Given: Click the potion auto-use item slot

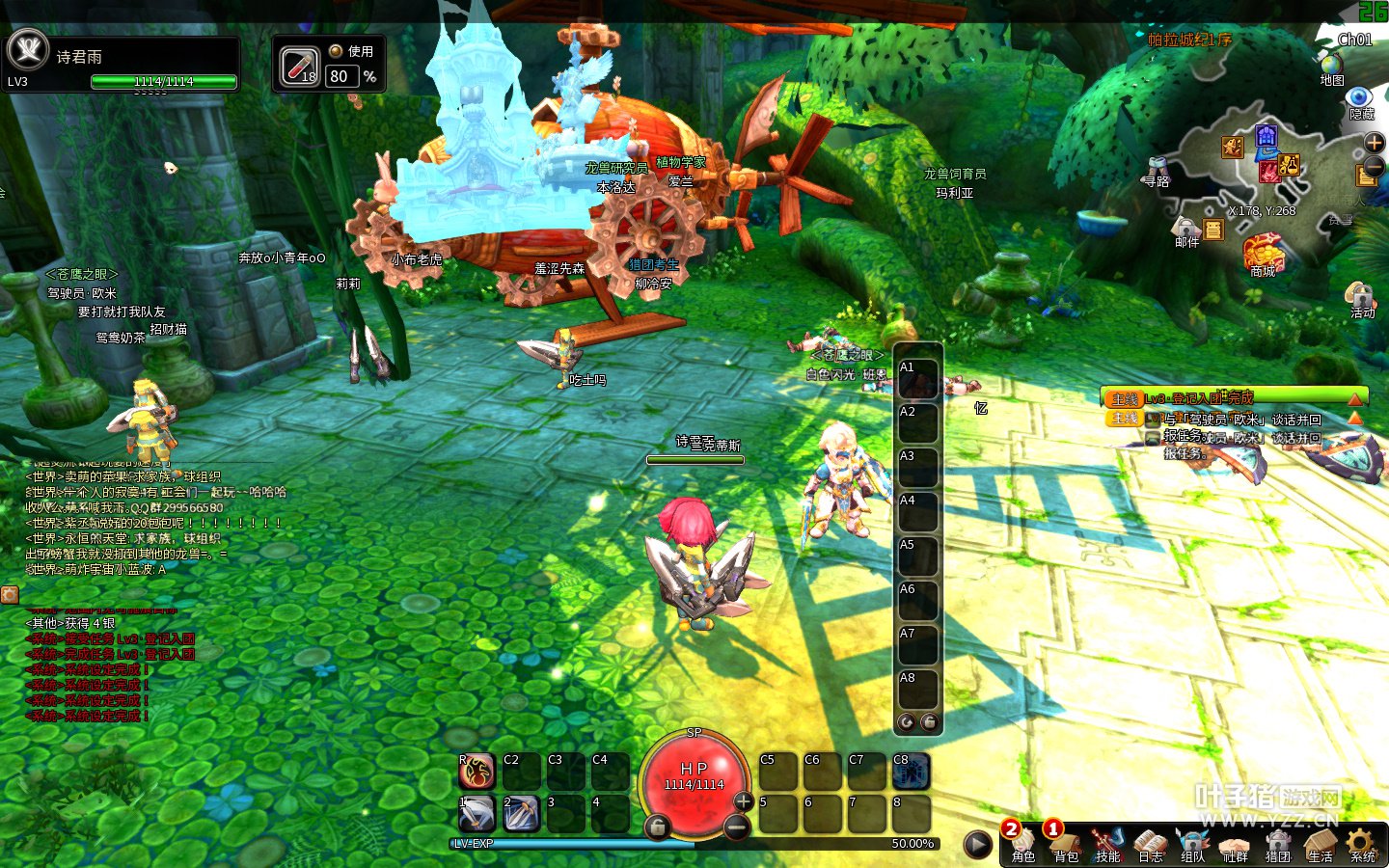Looking at the screenshot, I should (299, 67).
